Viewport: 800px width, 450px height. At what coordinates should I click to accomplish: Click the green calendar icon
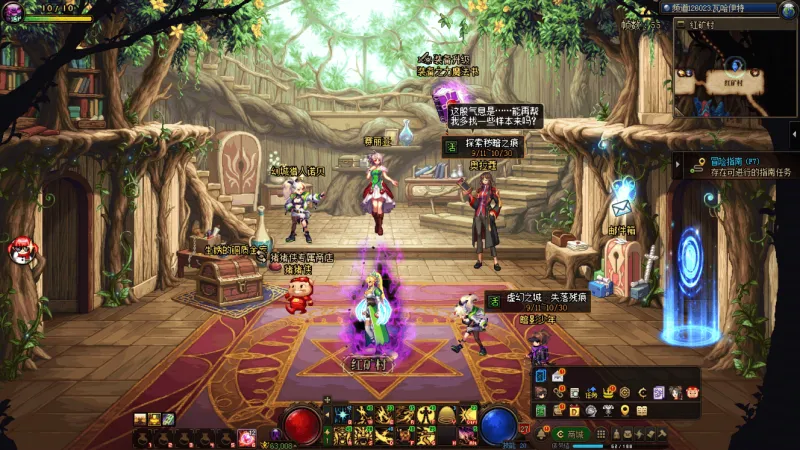click(541, 410)
